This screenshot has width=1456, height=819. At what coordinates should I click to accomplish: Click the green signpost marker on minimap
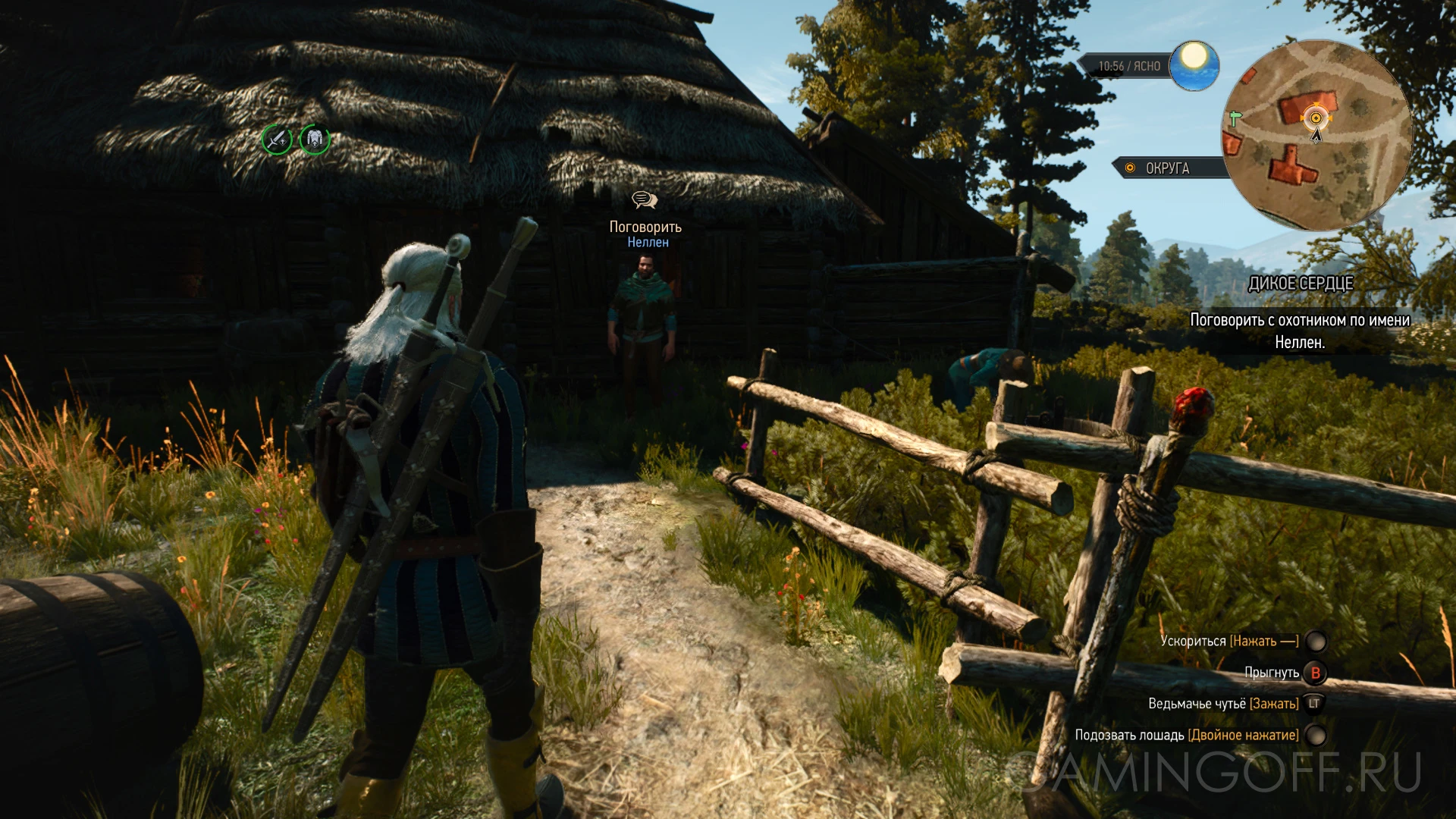tap(1235, 118)
